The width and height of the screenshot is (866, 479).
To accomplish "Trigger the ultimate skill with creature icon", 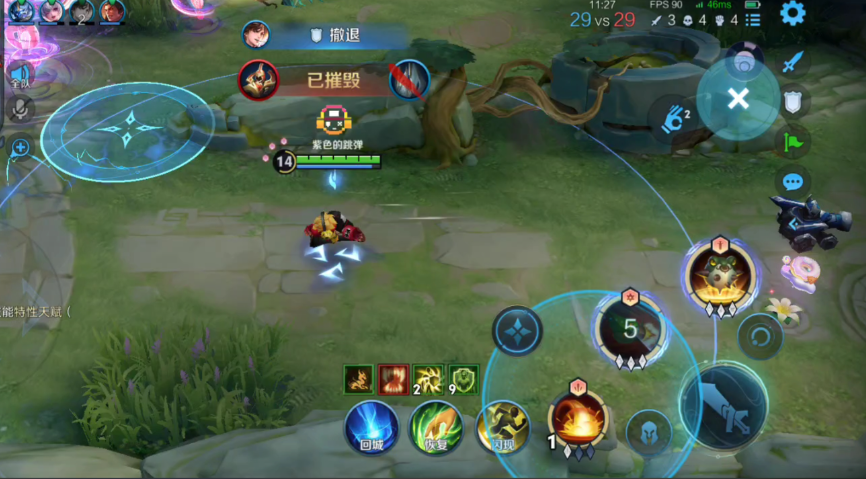I will [x=720, y=273].
